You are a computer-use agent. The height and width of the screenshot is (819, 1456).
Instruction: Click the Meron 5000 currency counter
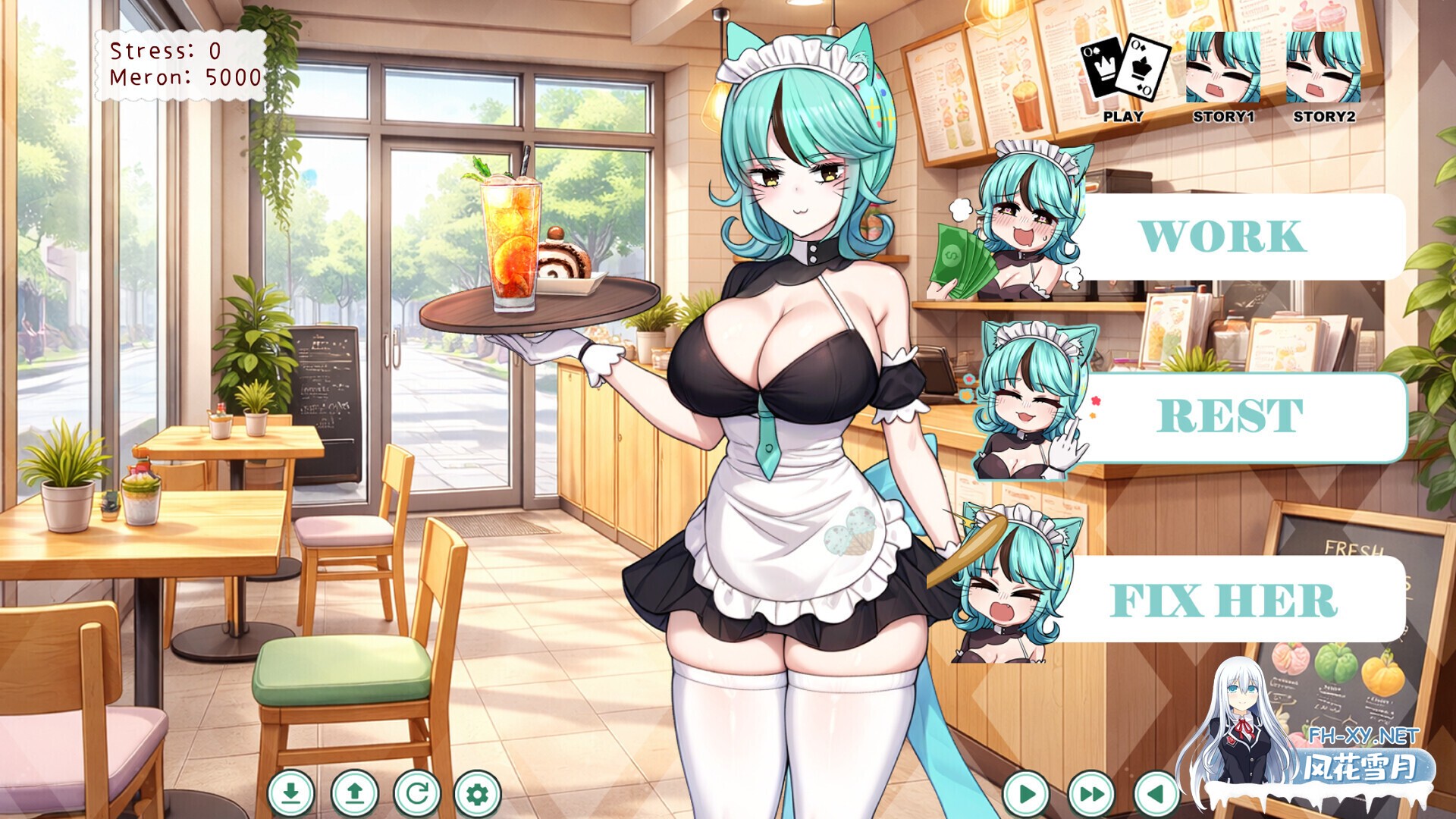(182, 76)
